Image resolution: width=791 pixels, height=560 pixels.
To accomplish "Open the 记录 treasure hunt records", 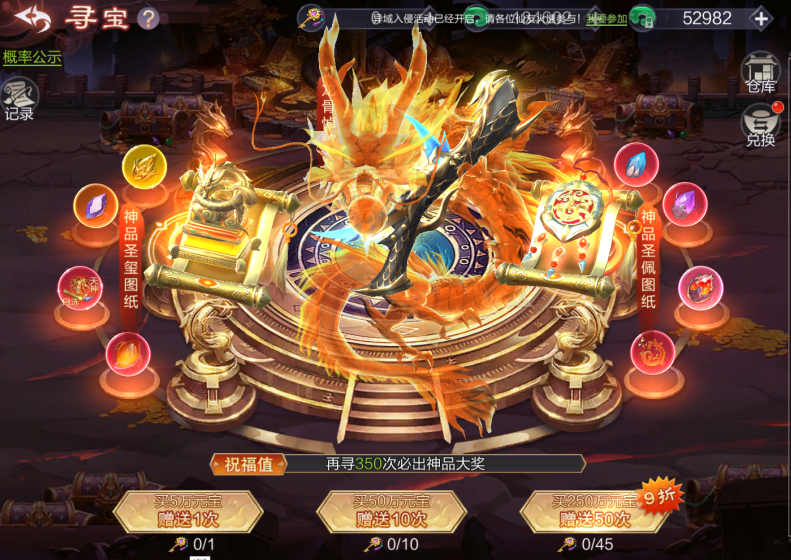I will tap(20, 101).
